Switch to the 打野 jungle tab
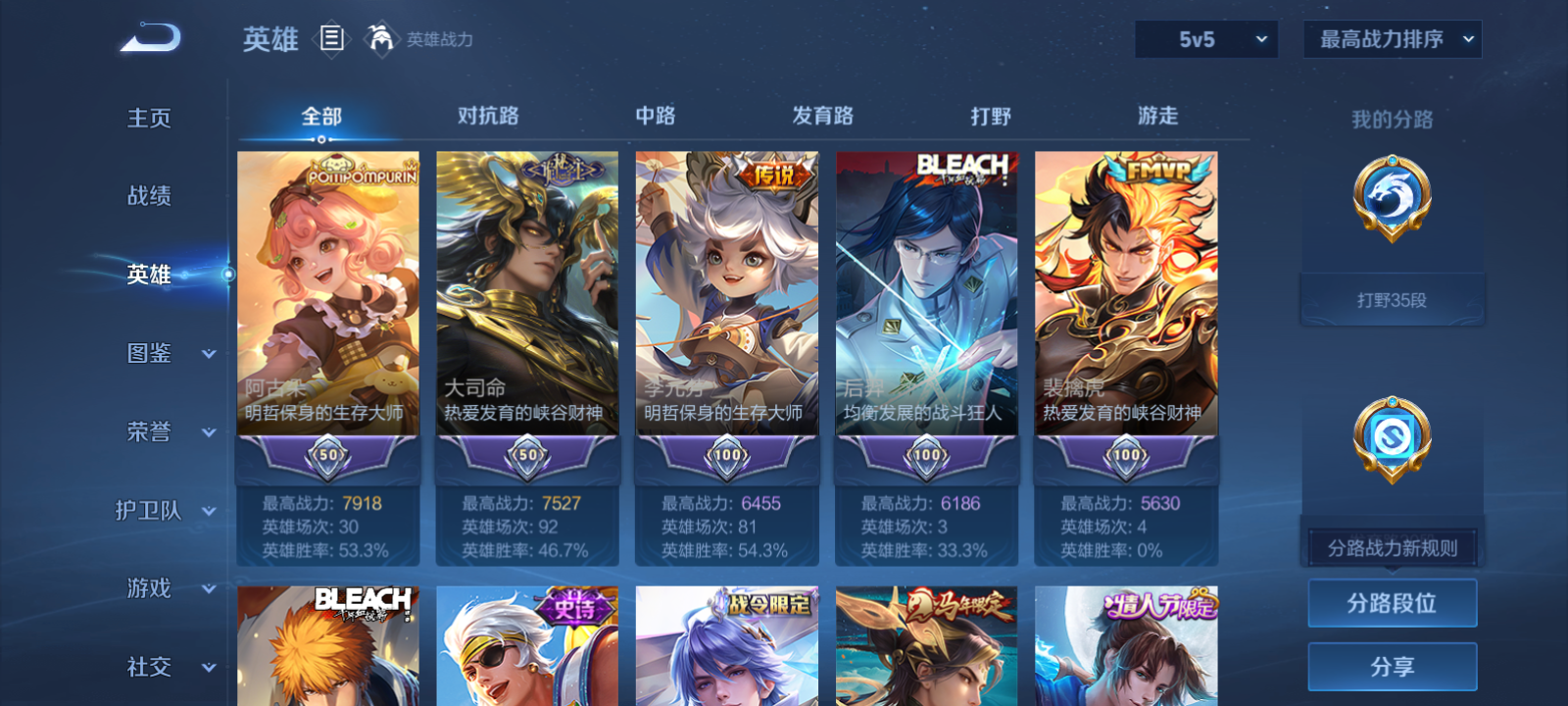 coord(991,115)
